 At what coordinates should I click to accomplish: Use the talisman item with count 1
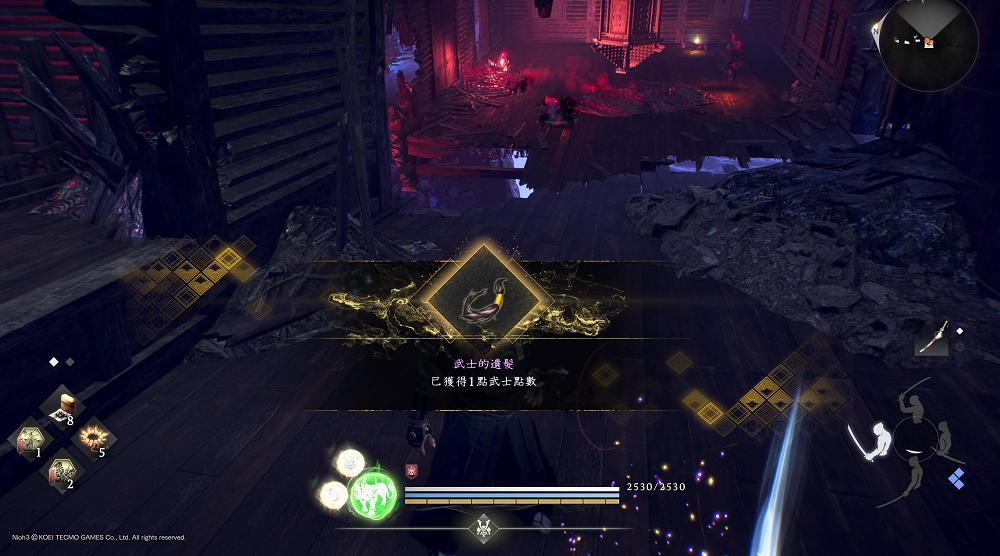(30, 440)
